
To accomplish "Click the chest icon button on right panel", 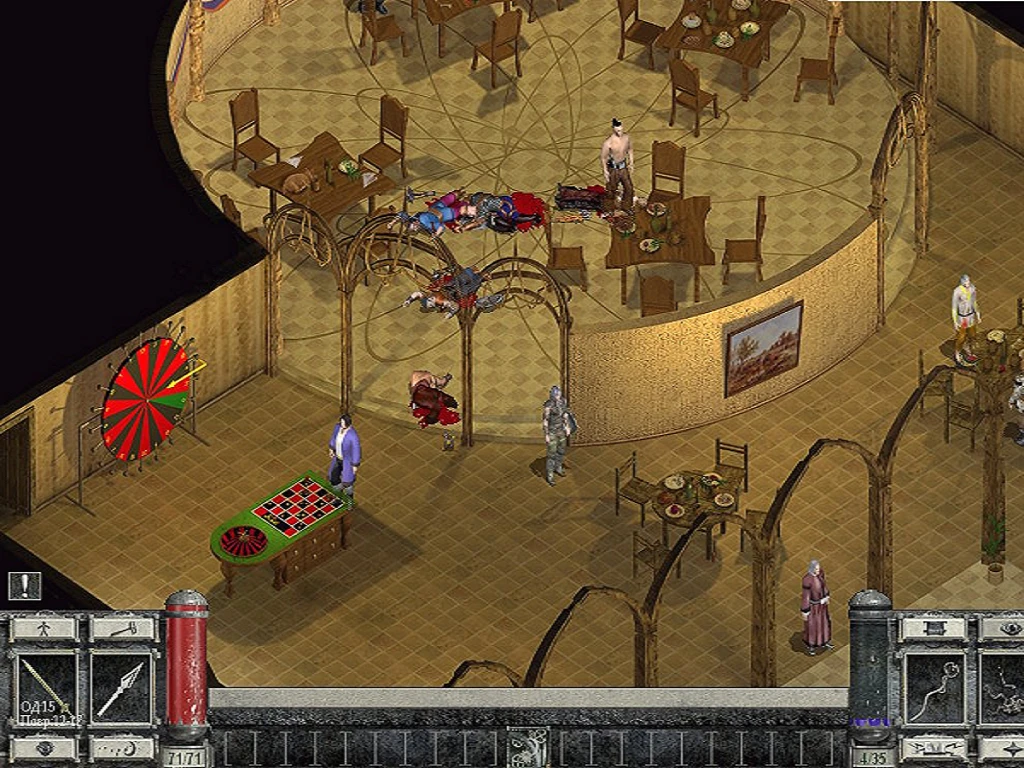I will coord(934,629).
